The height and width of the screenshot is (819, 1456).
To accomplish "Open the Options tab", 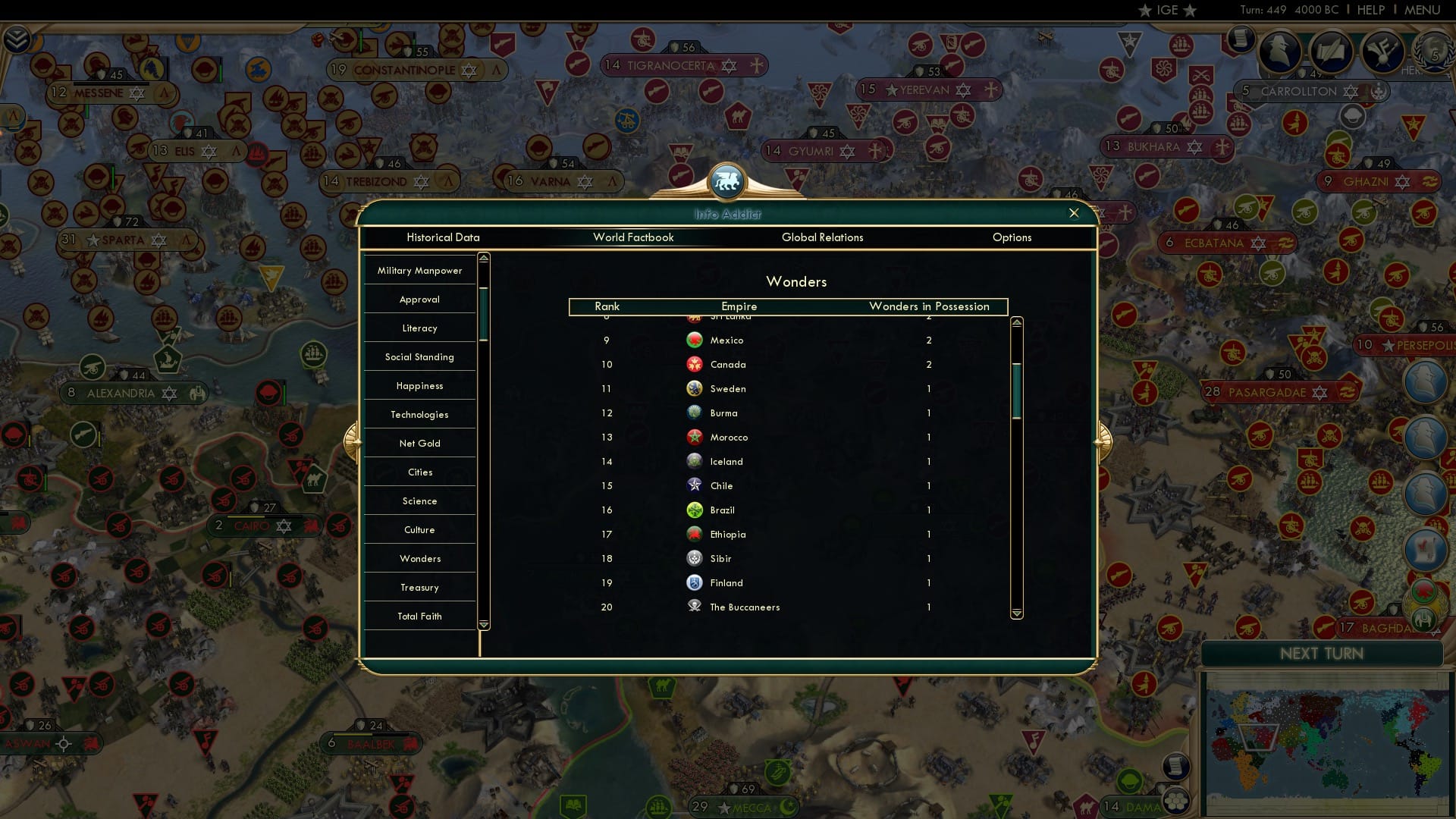I will pos(1012,237).
